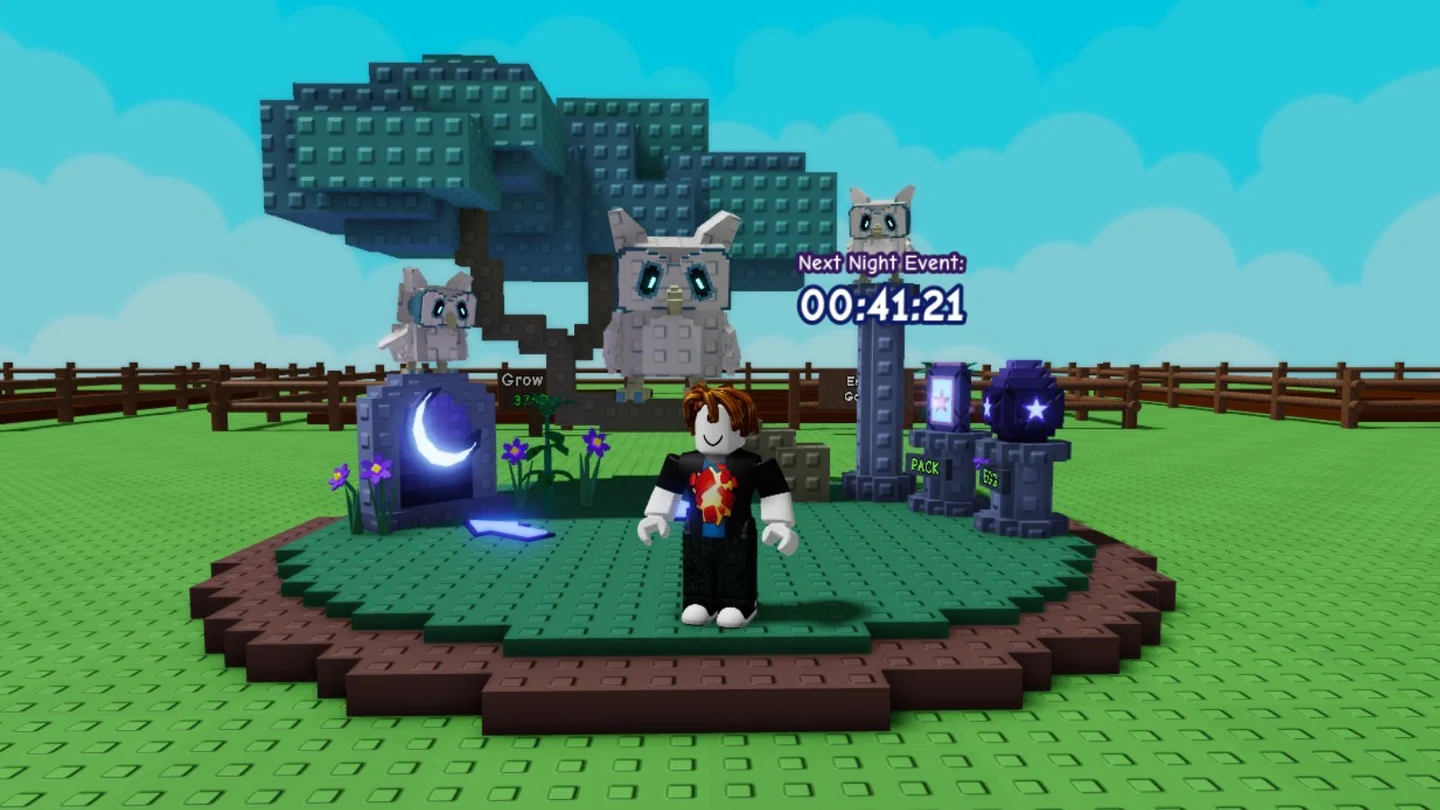Click the EGG label on the pedestal

(x=990, y=478)
